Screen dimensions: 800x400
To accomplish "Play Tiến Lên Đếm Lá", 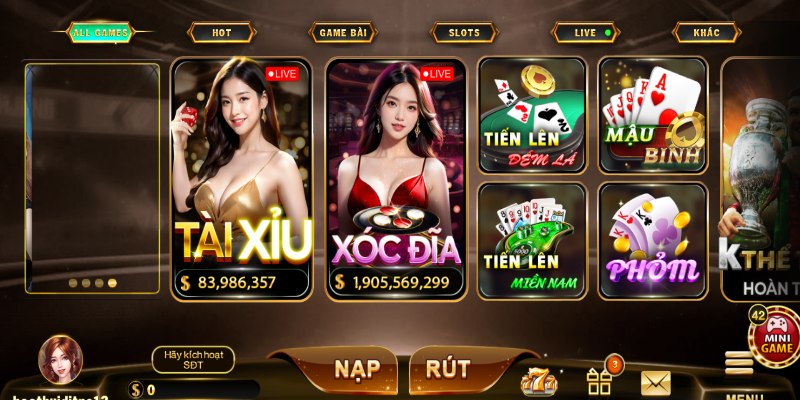I will pyautogui.click(x=531, y=112).
